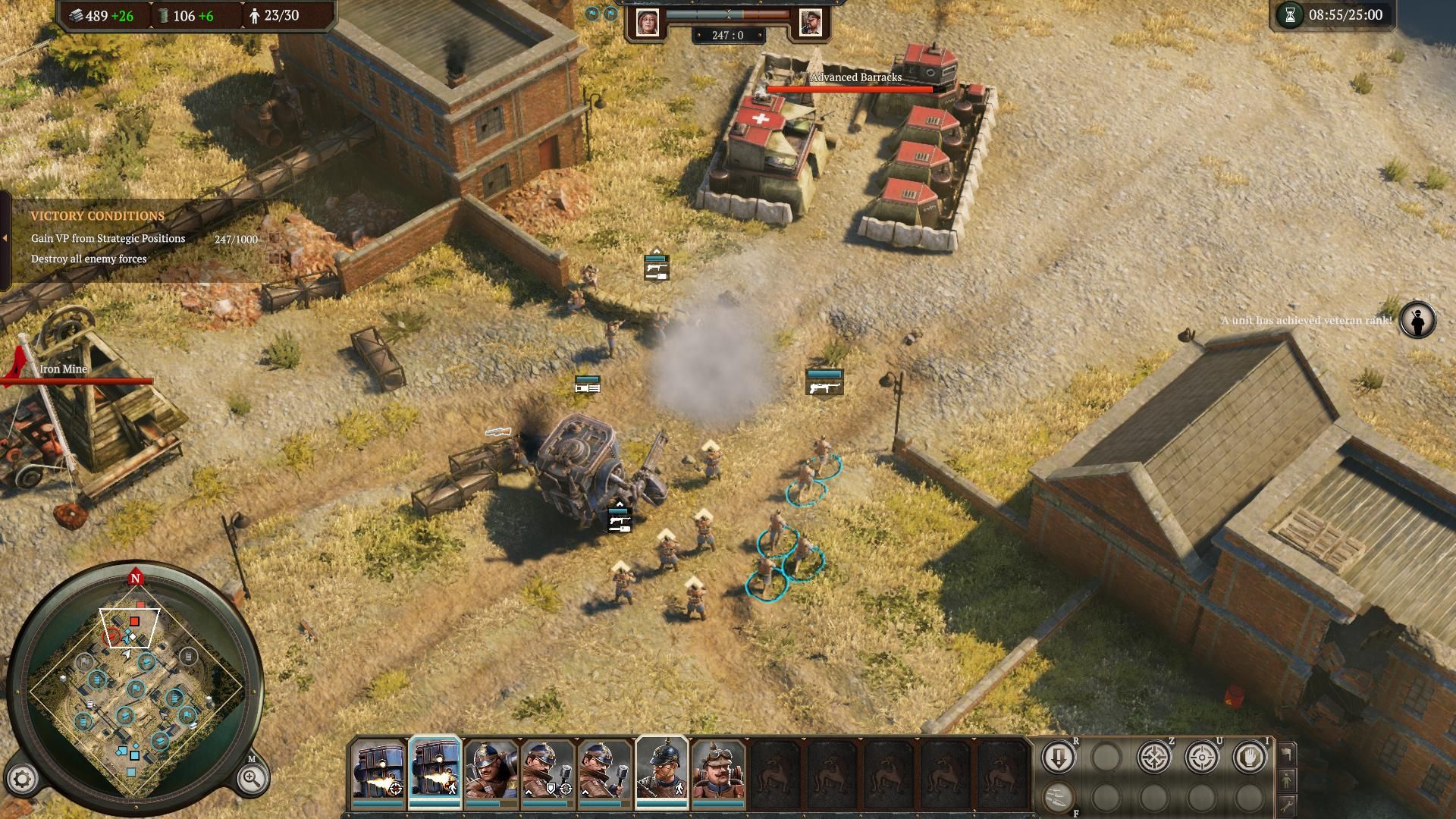The image size is (1456, 819).
Task: Click the right enemy commander portrait
Action: pos(810,22)
